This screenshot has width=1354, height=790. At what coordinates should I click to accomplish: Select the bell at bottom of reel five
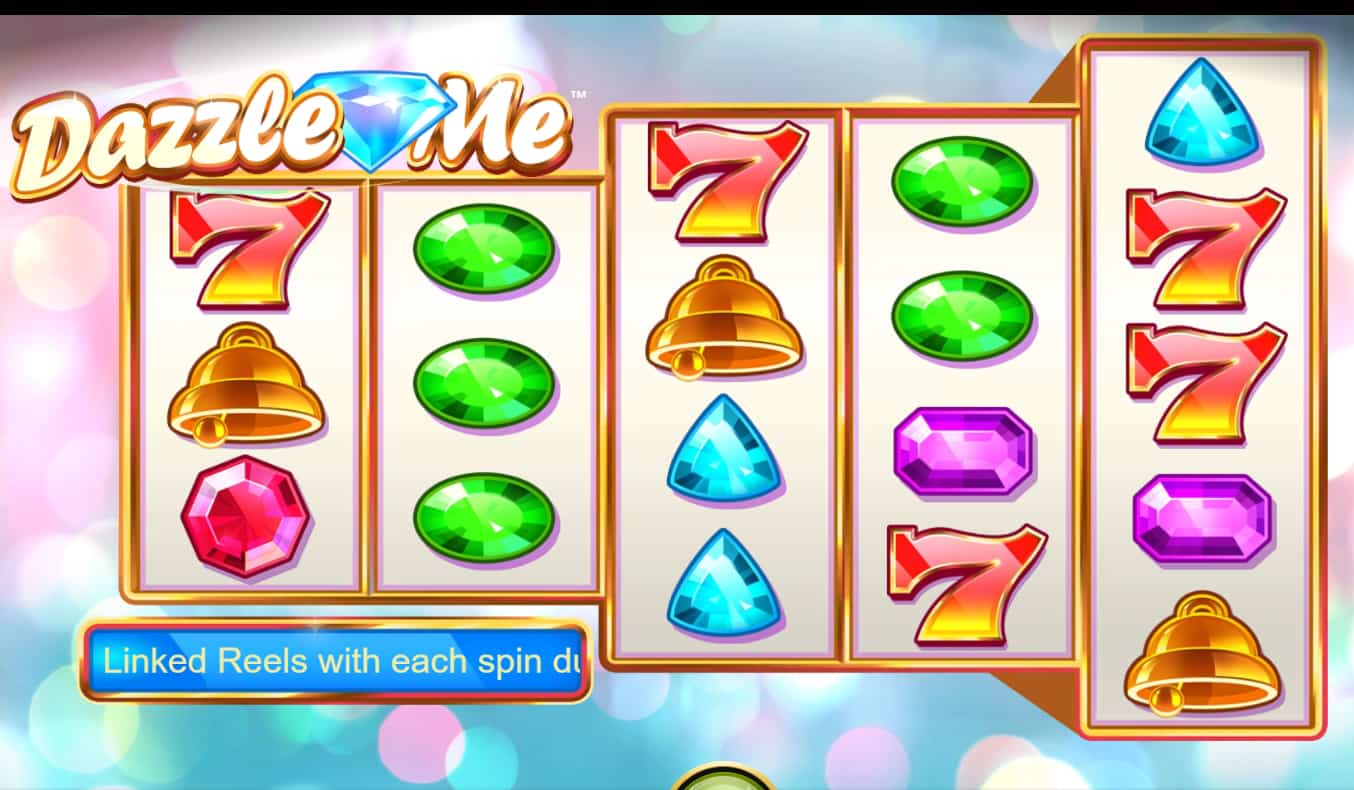click(x=1200, y=655)
